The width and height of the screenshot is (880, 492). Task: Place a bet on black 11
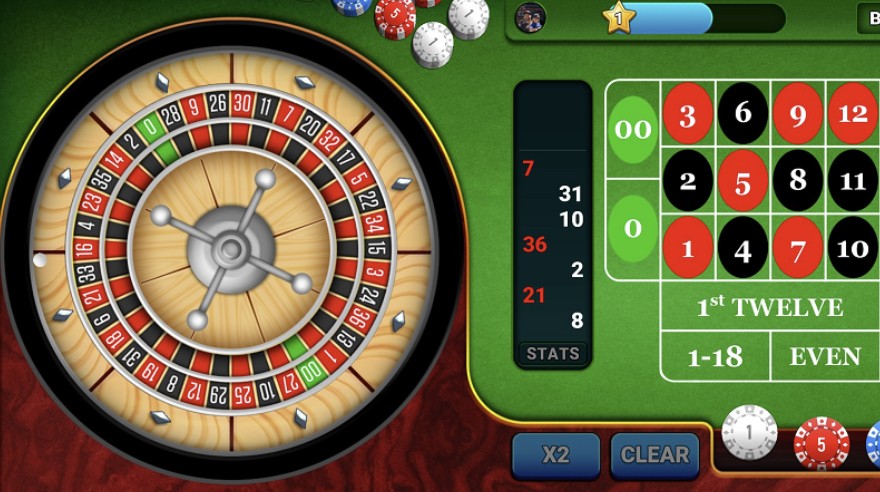pos(852,181)
